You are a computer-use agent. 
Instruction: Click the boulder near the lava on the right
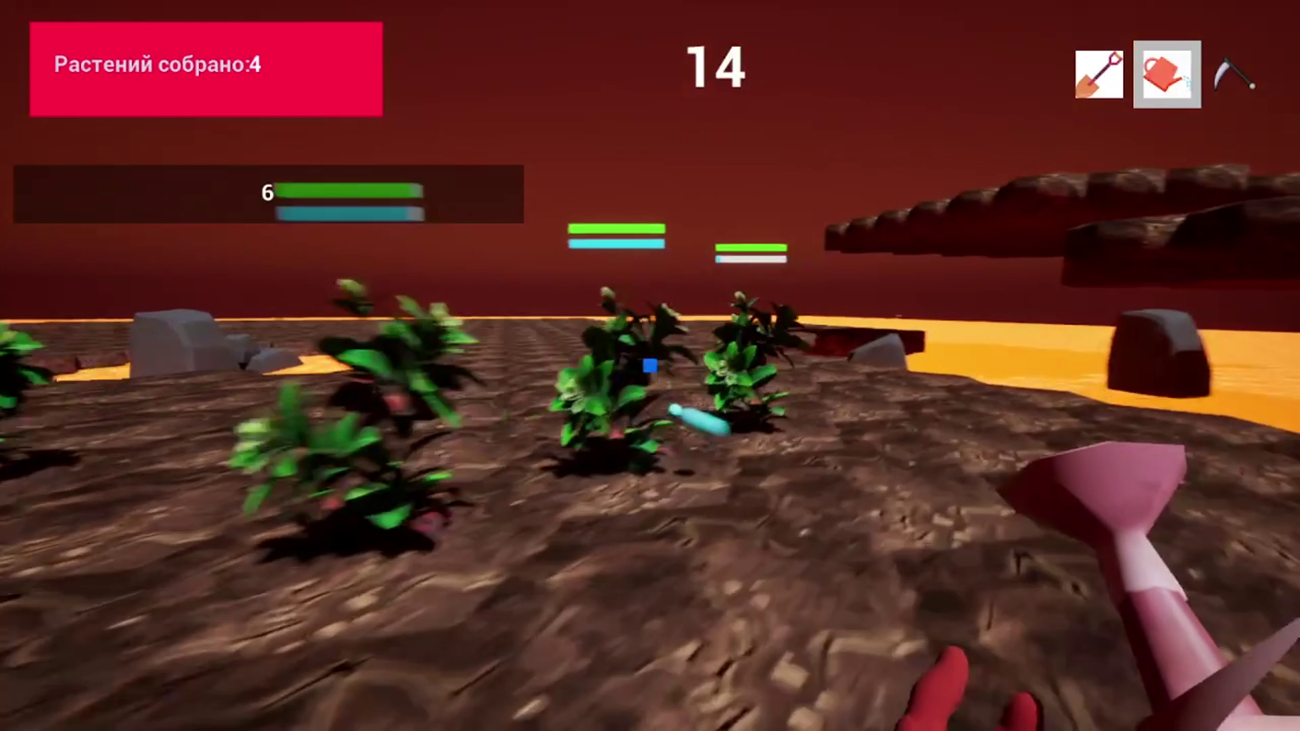(1160, 350)
